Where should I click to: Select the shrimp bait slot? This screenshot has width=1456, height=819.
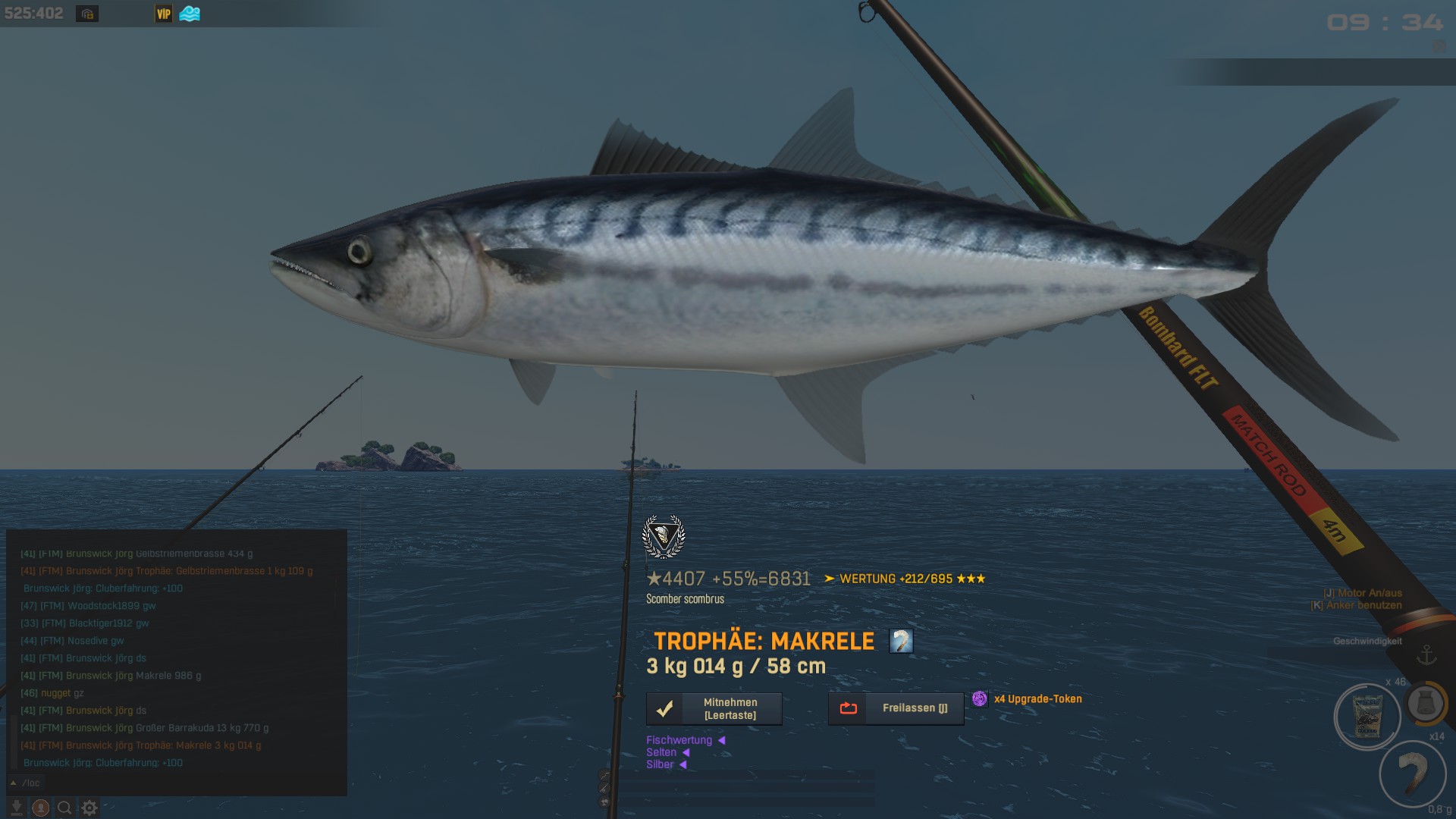pos(1412,773)
